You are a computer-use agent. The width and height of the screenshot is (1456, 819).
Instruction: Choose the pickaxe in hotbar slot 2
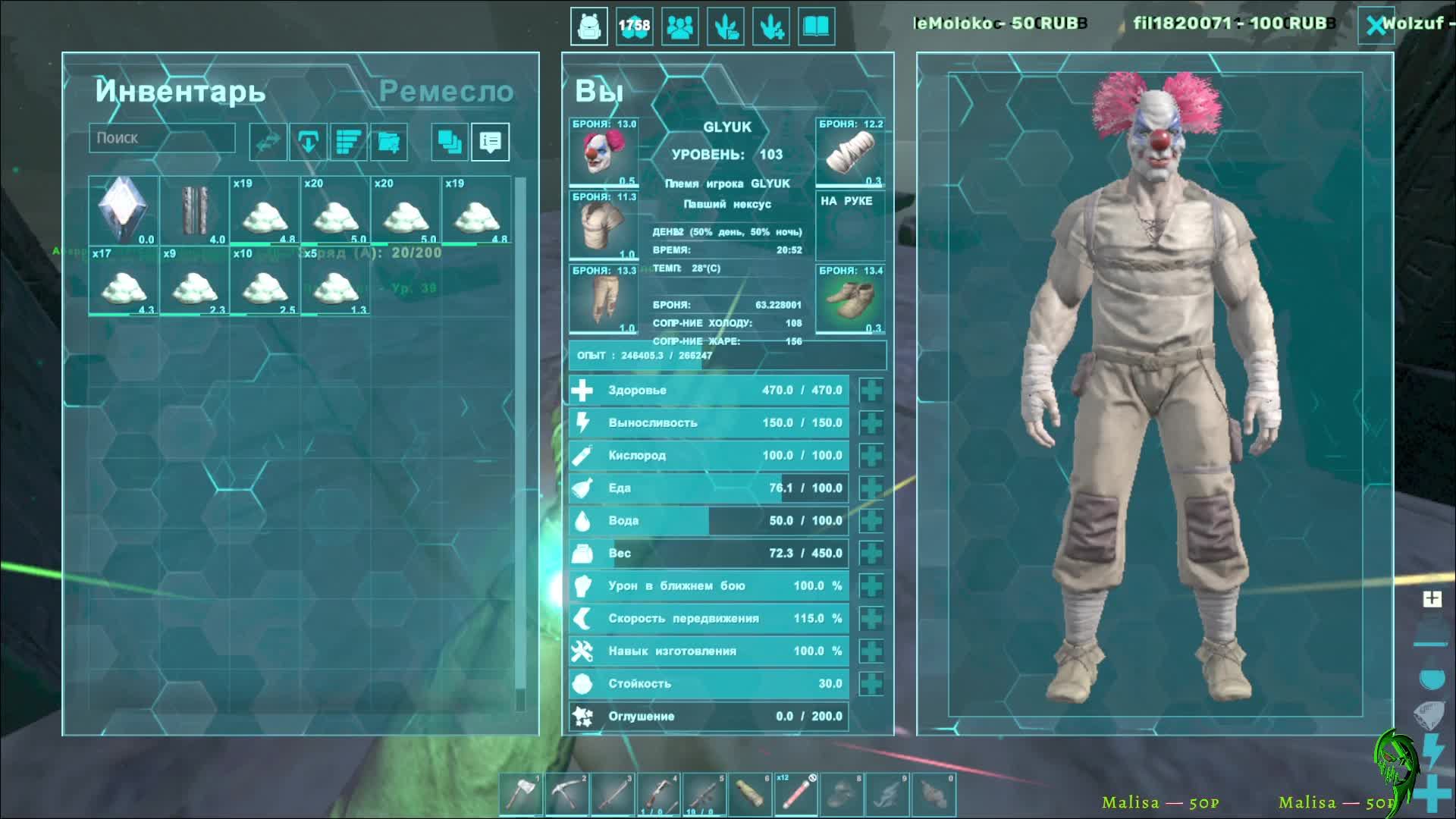click(567, 795)
